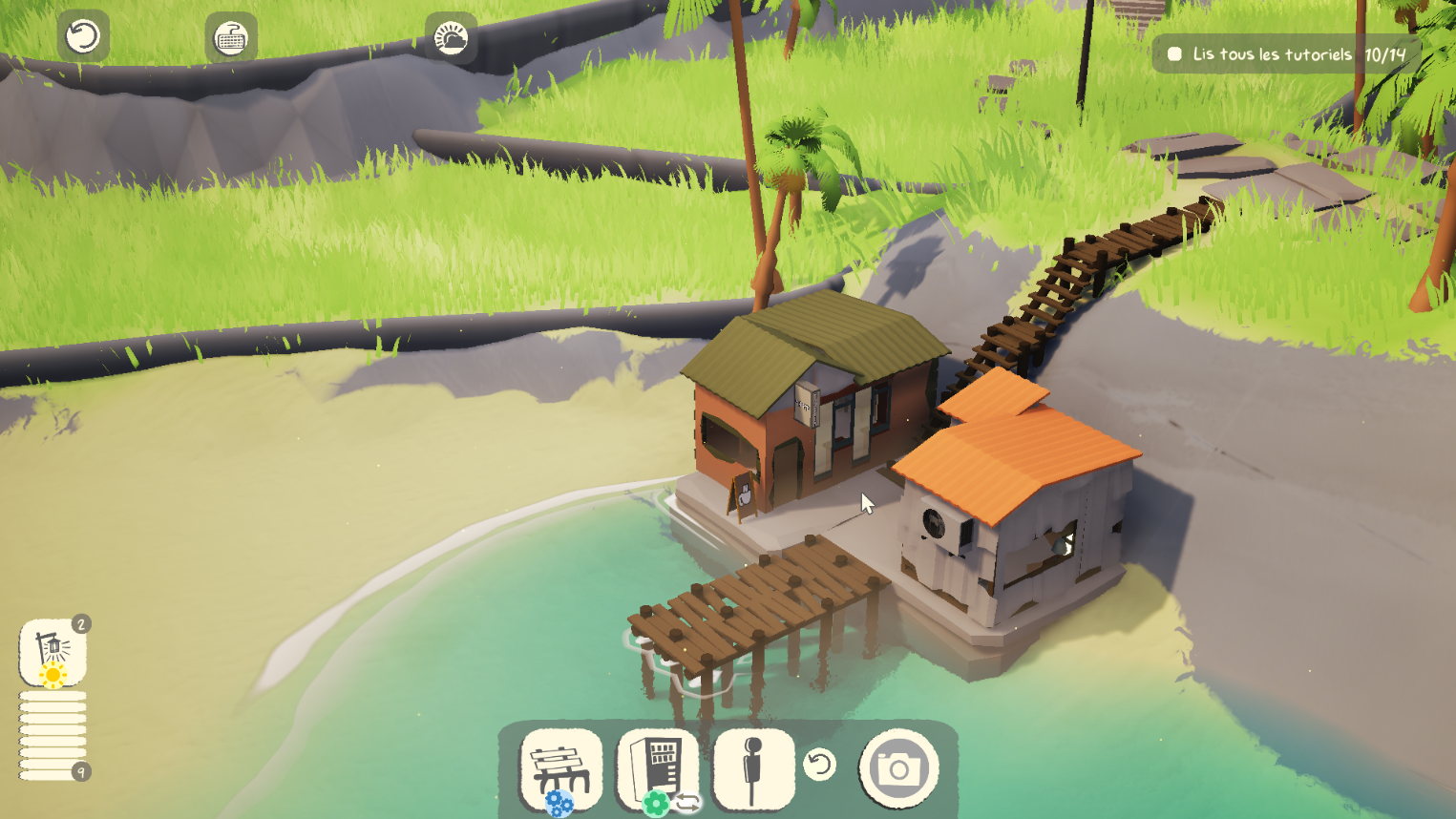
Task: Click the circular undo arrow button in the top bar
Action: [x=83, y=37]
